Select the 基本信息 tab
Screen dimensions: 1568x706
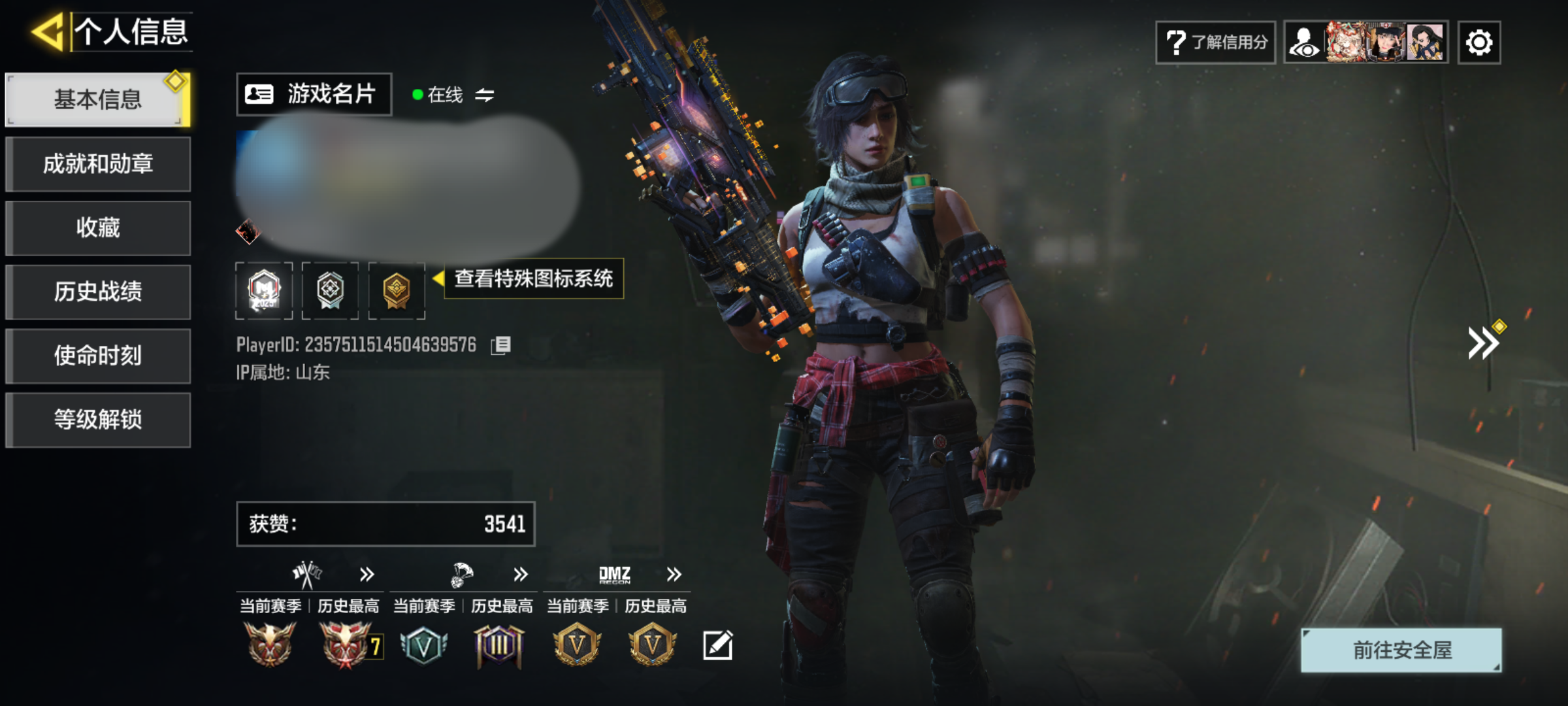click(98, 99)
